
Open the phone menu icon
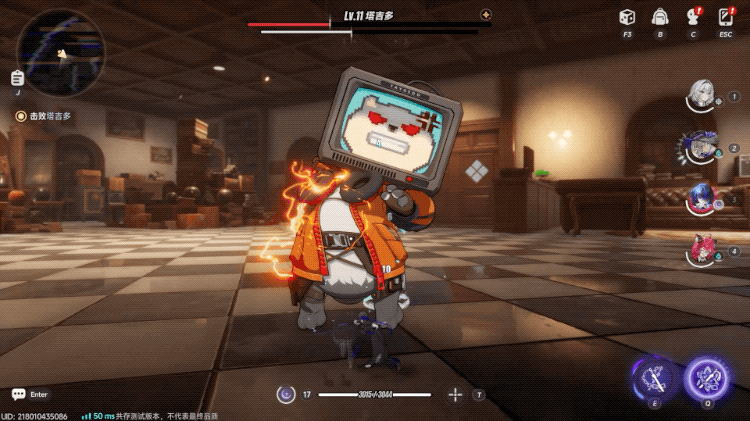pyautogui.click(x=726, y=17)
